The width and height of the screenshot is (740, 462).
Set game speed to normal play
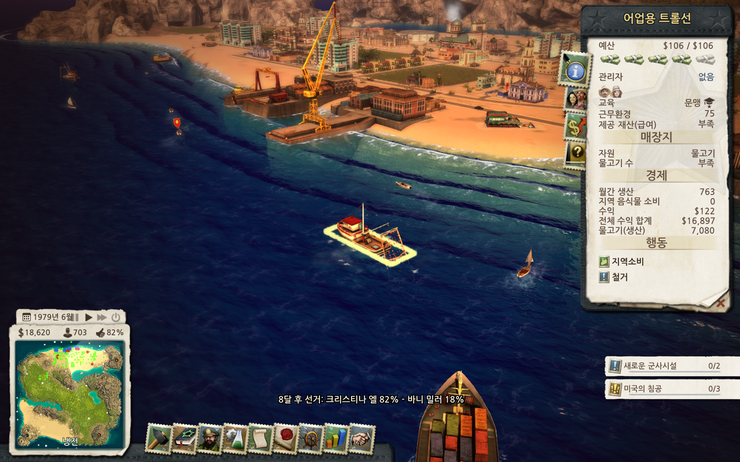click(x=88, y=317)
